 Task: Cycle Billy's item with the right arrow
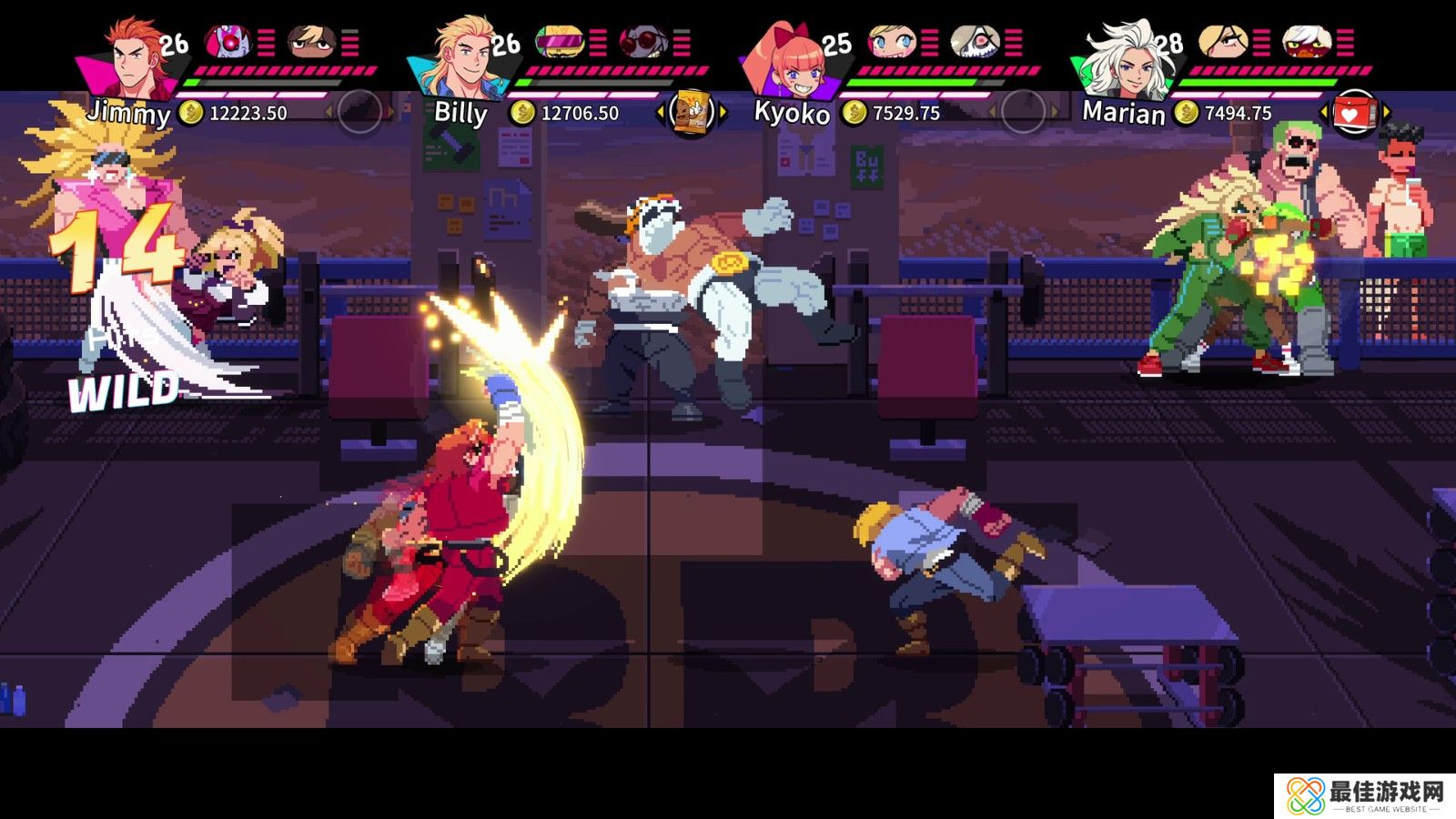tap(723, 113)
